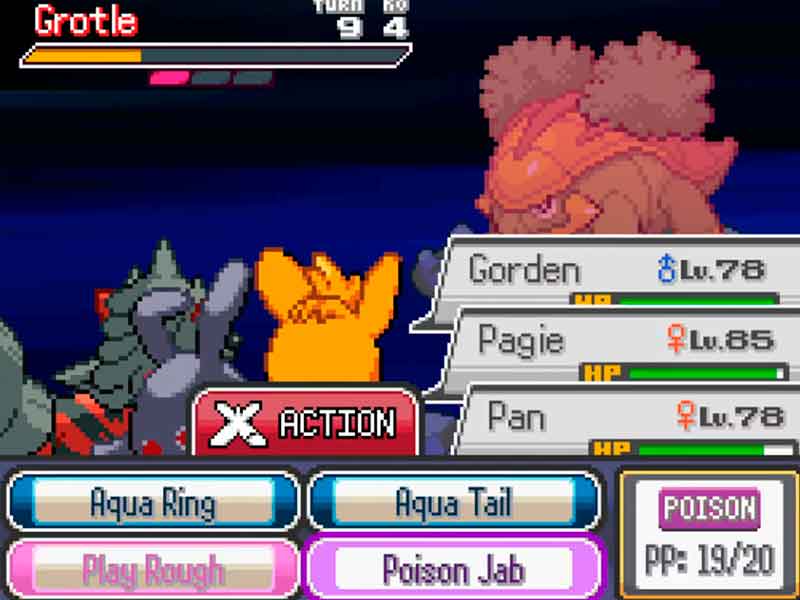Choose Pagie from the party list
This screenshot has width=800, height=600.
pos(625,343)
